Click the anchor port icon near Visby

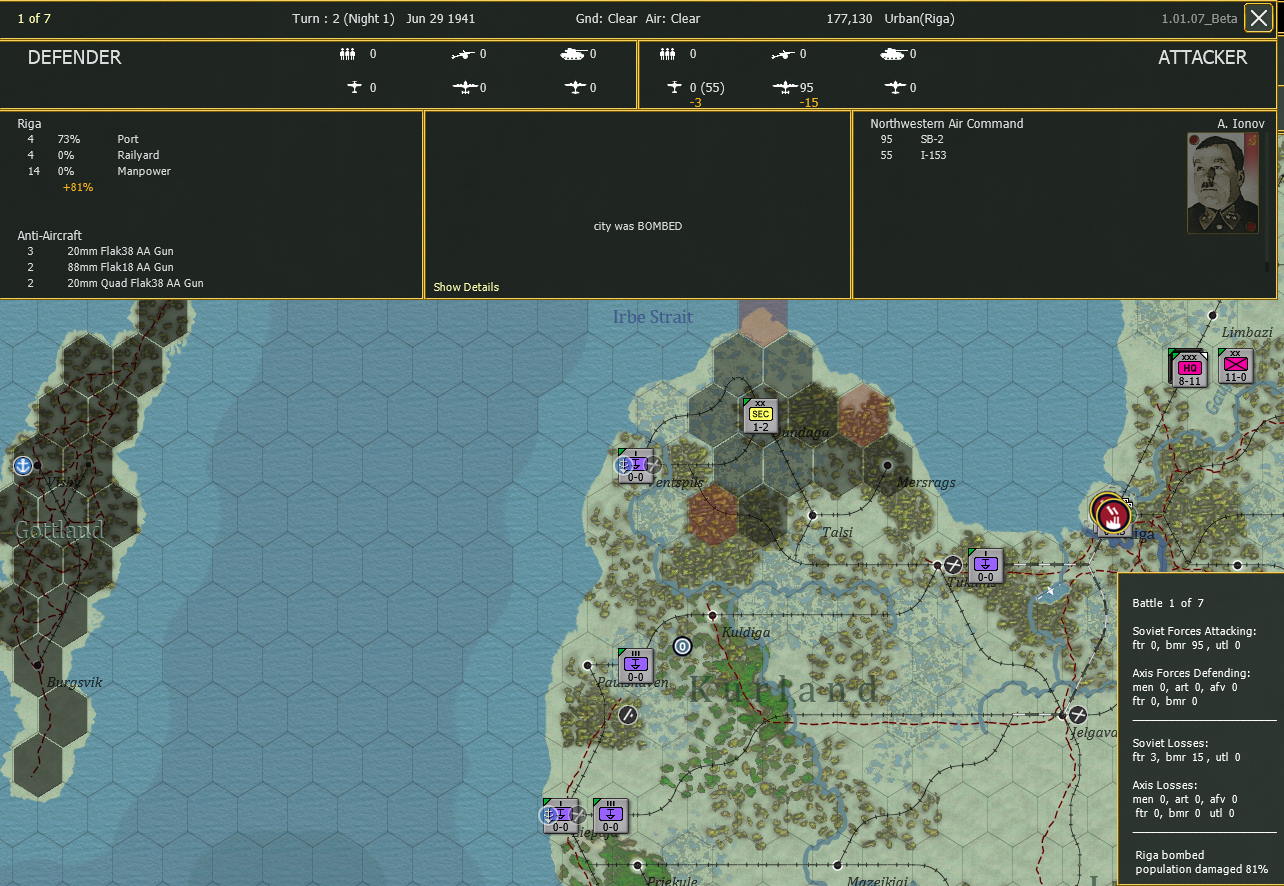pos(22,464)
